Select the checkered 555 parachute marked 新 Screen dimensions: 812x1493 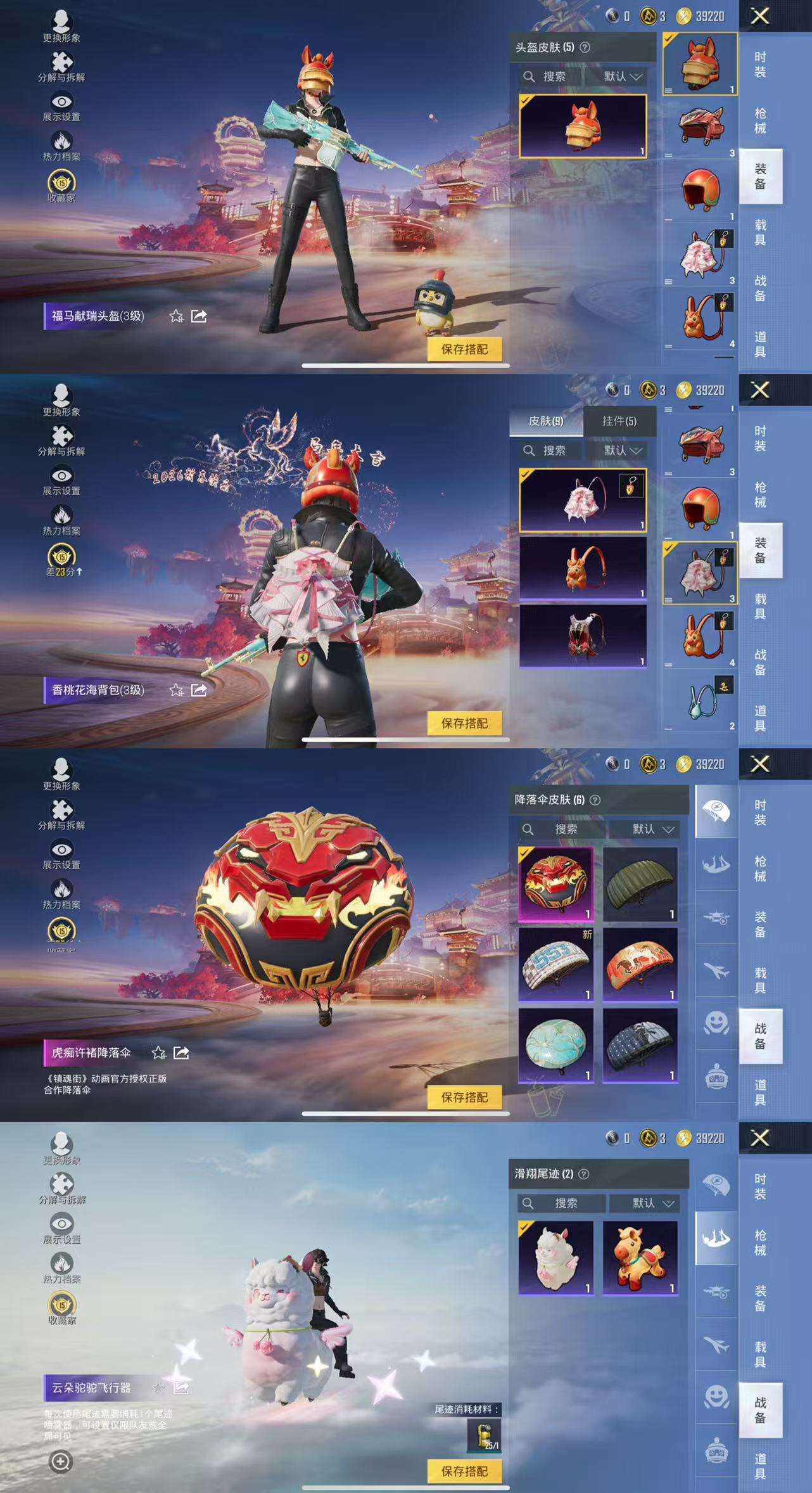click(x=556, y=964)
